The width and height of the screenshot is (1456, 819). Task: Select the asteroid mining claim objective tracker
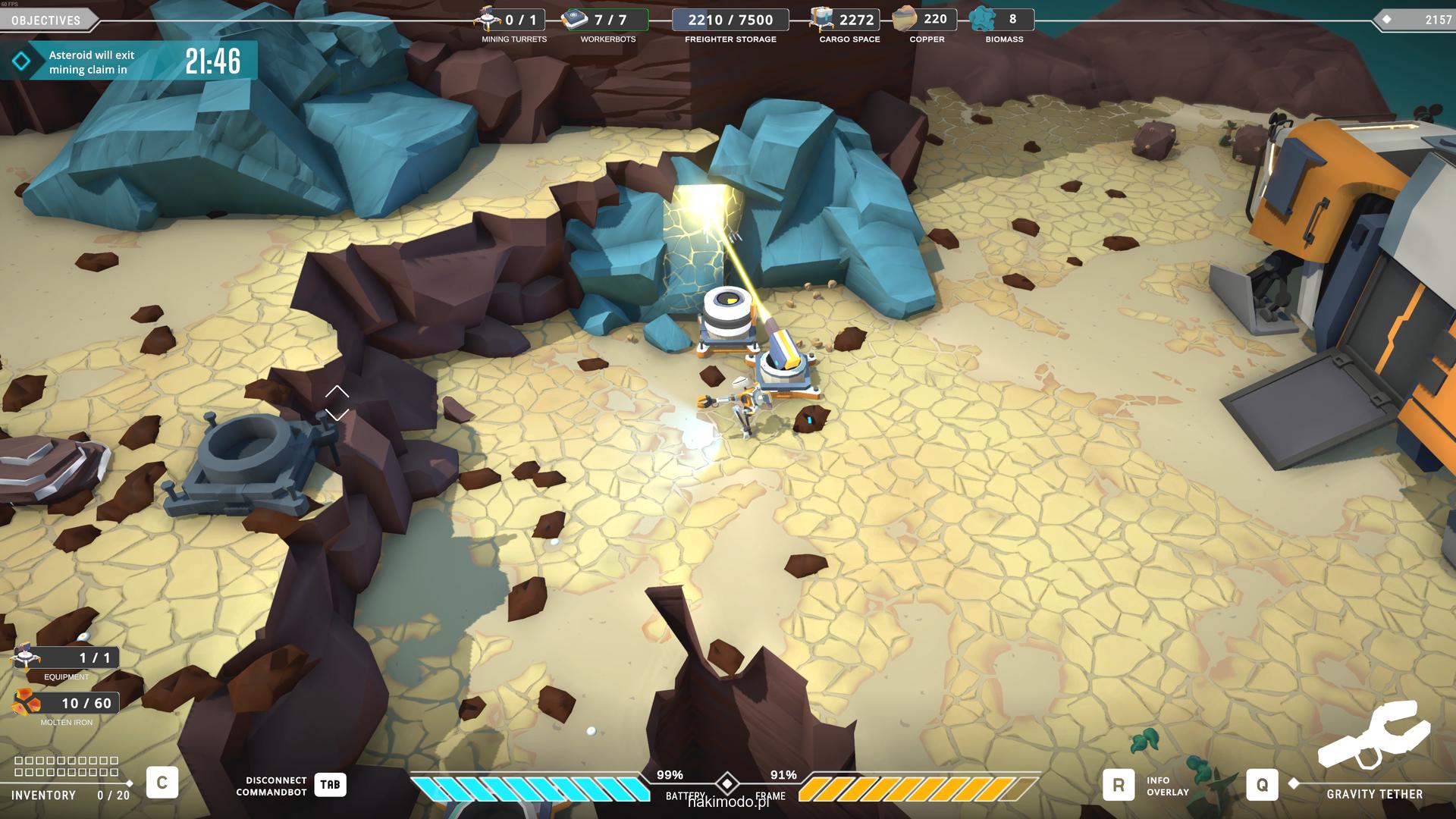click(129, 61)
